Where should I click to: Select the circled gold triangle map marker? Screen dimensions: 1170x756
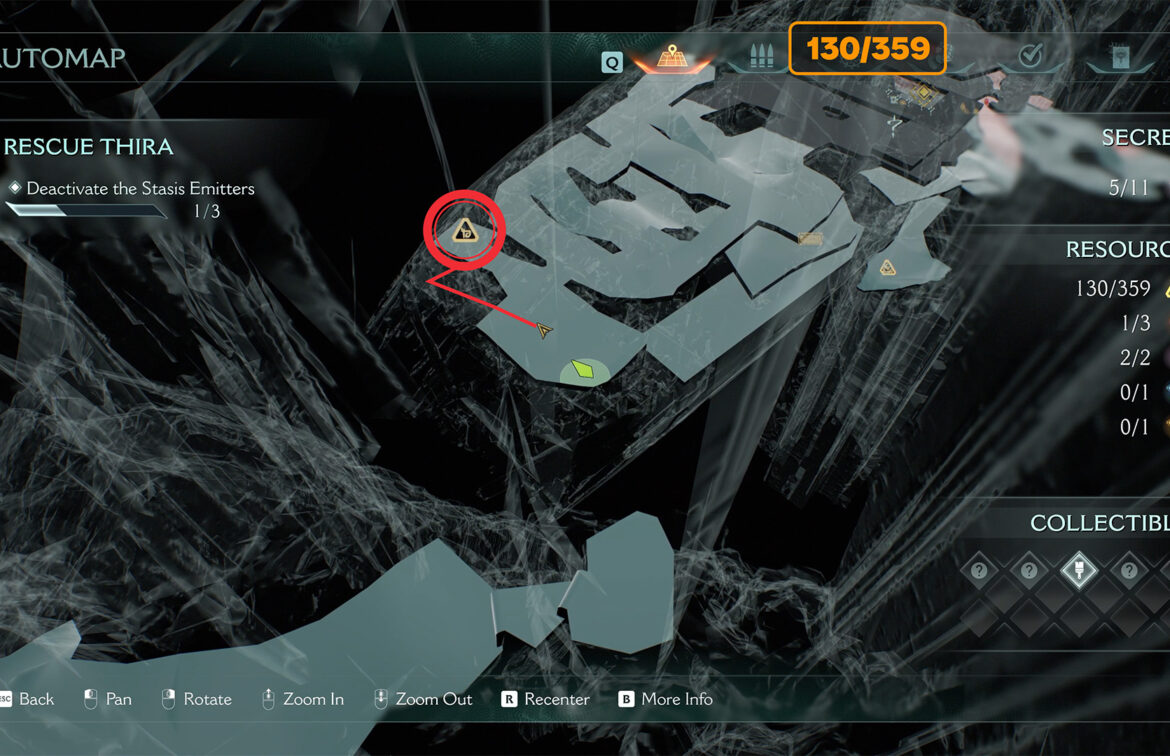464,232
